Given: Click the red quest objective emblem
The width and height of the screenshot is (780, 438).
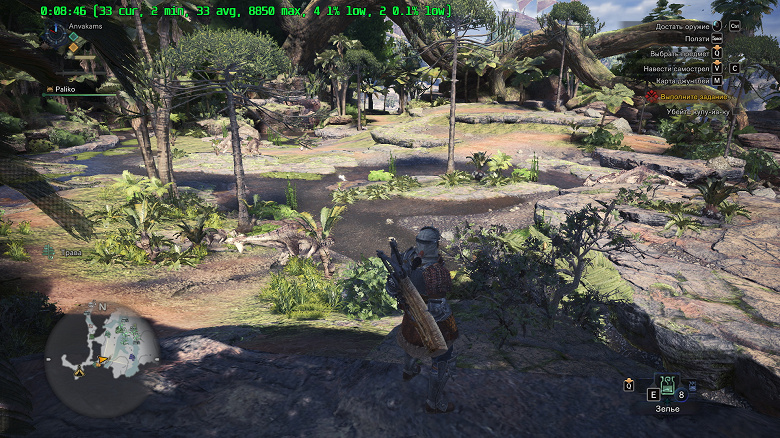Looking at the screenshot, I should click(x=651, y=97).
